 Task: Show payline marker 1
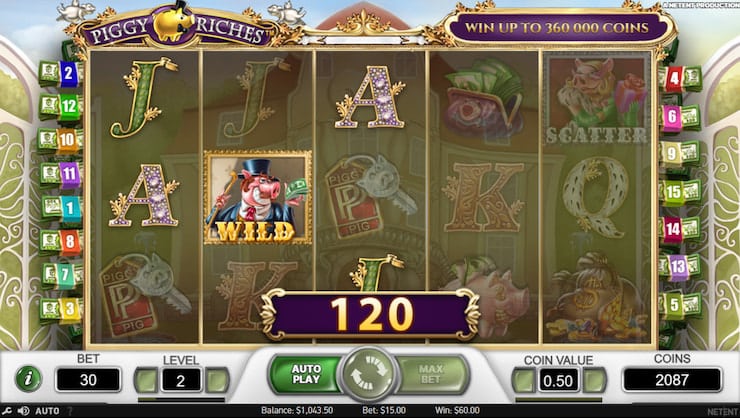(x=69, y=208)
